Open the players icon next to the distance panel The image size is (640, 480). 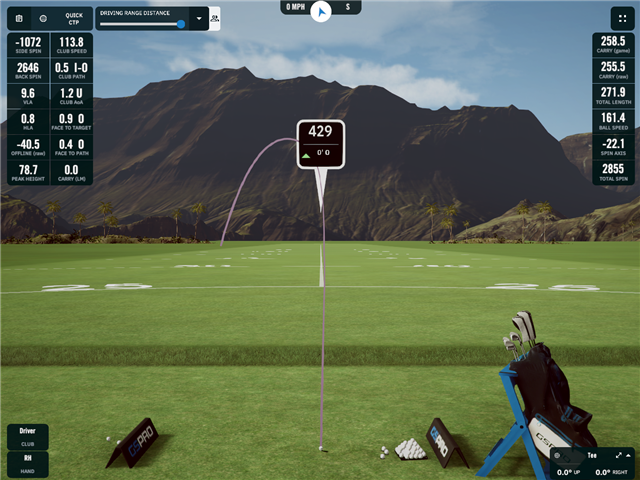point(215,18)
